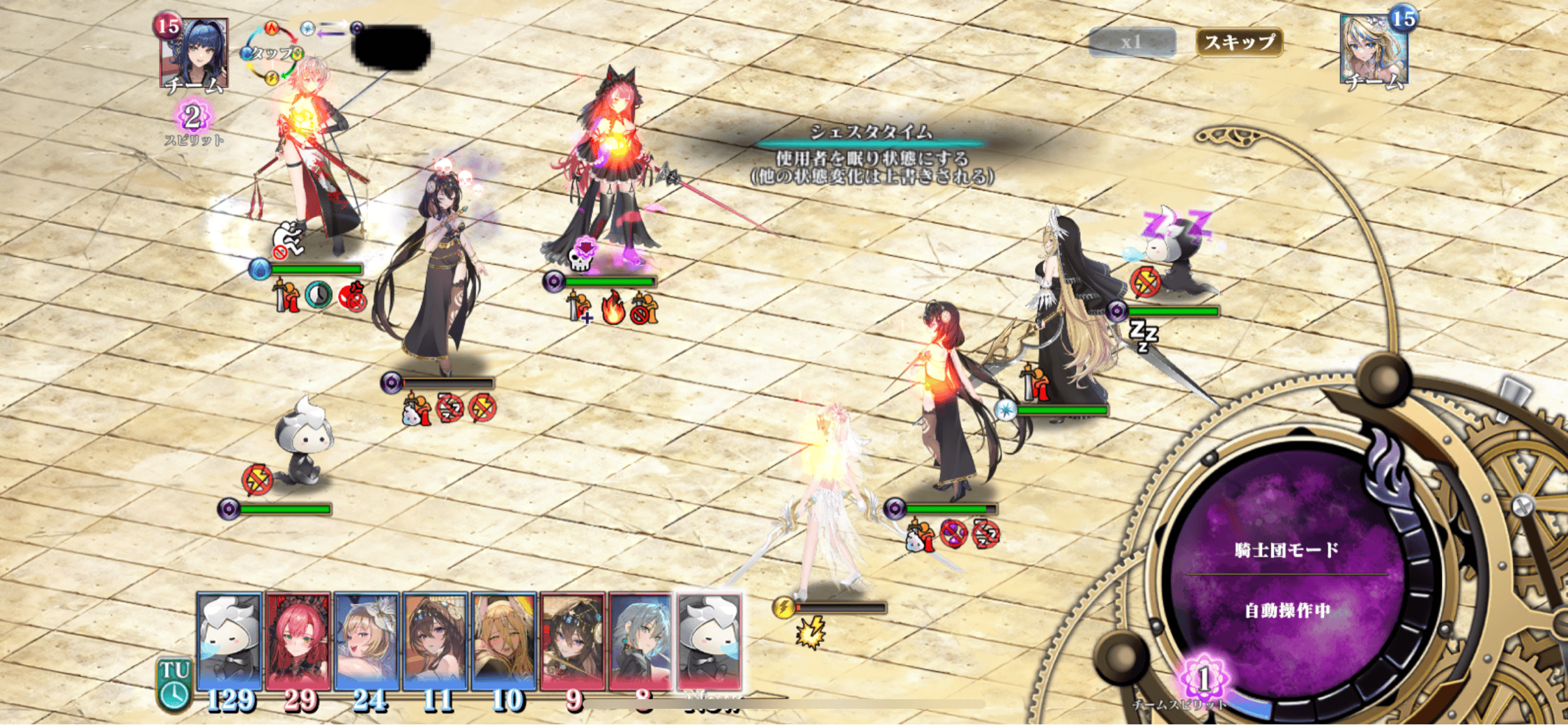Viewport: 1568px width, 725px height.
Task: Open the blue-haired player team portrait
Action: coord(194,54)
